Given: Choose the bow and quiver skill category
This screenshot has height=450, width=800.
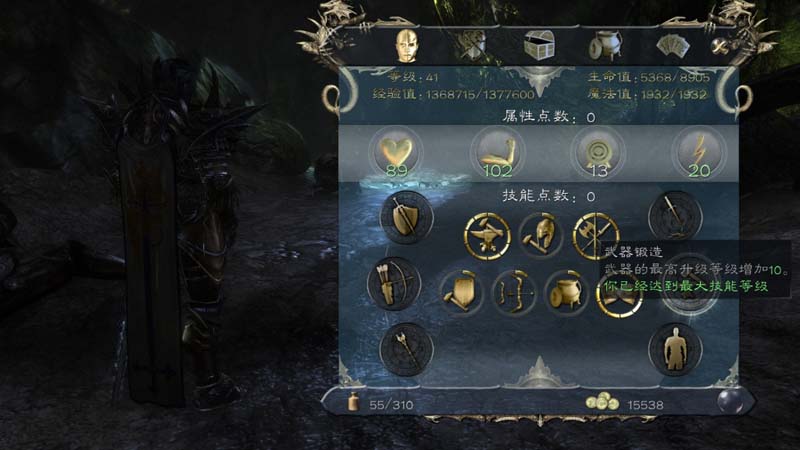Looking at the screenshot, I should click(393, 283).
